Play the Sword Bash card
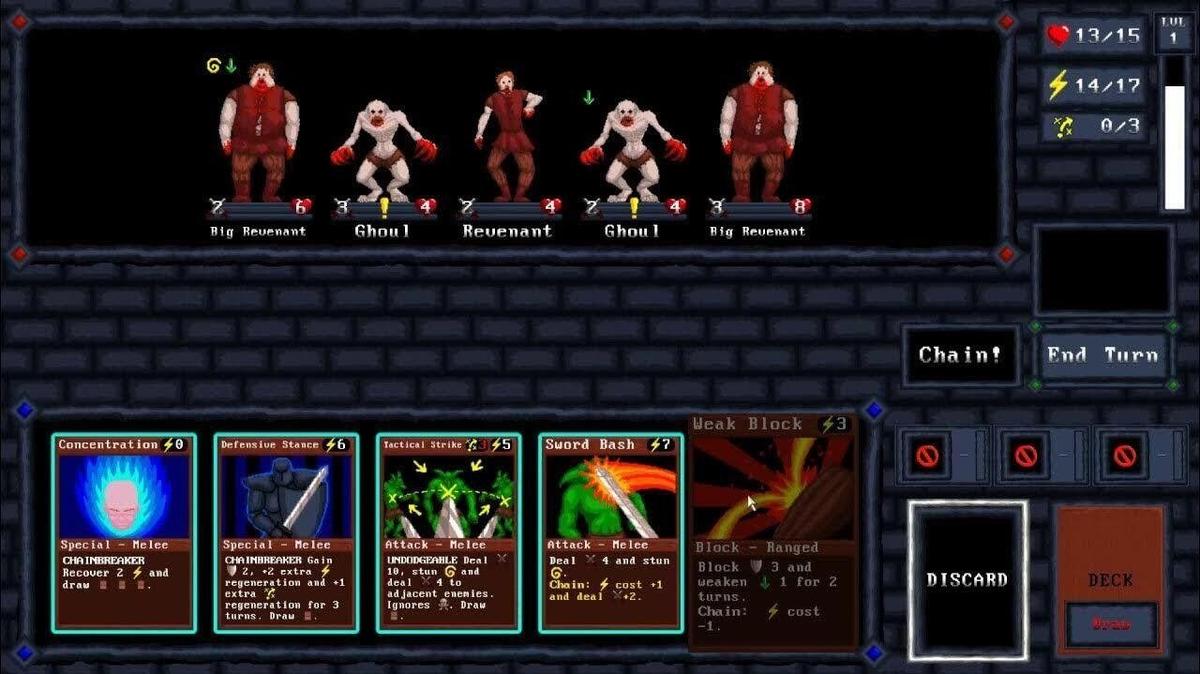The width and height of the screenshot is (1200, 674). click(610, 532)
